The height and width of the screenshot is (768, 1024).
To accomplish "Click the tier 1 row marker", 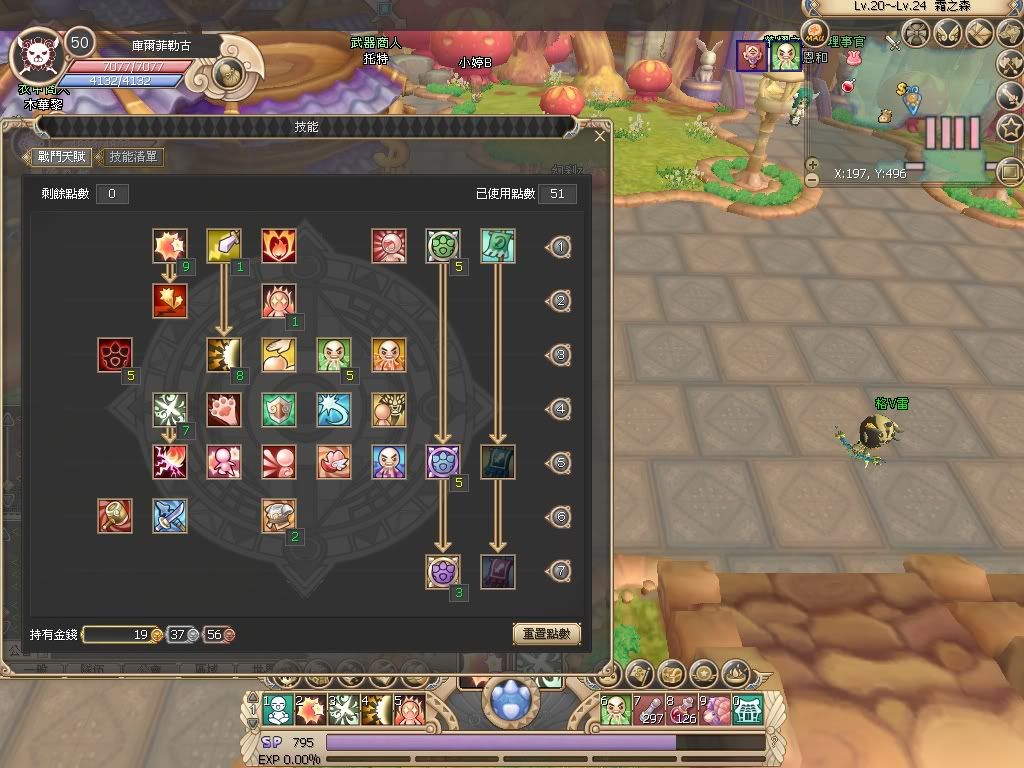I will tap(561, 247).
